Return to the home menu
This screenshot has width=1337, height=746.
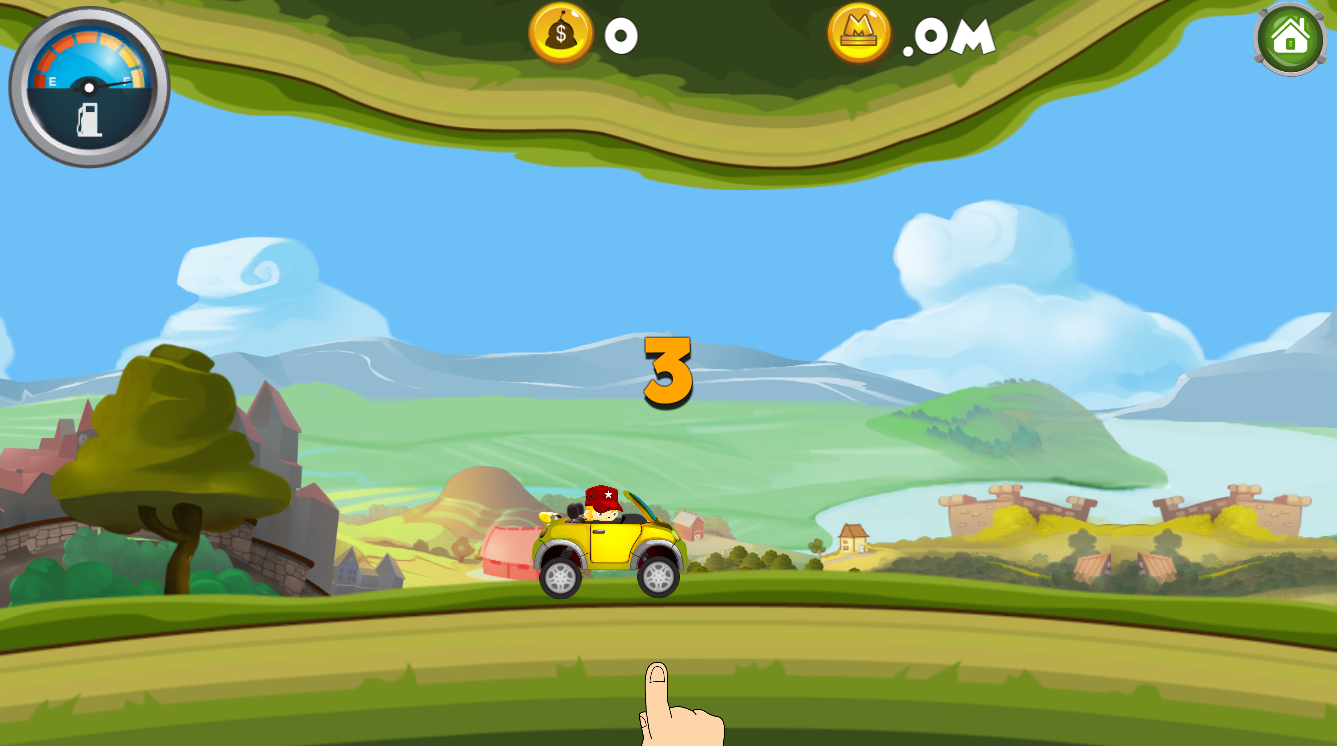pos(1290,40)
